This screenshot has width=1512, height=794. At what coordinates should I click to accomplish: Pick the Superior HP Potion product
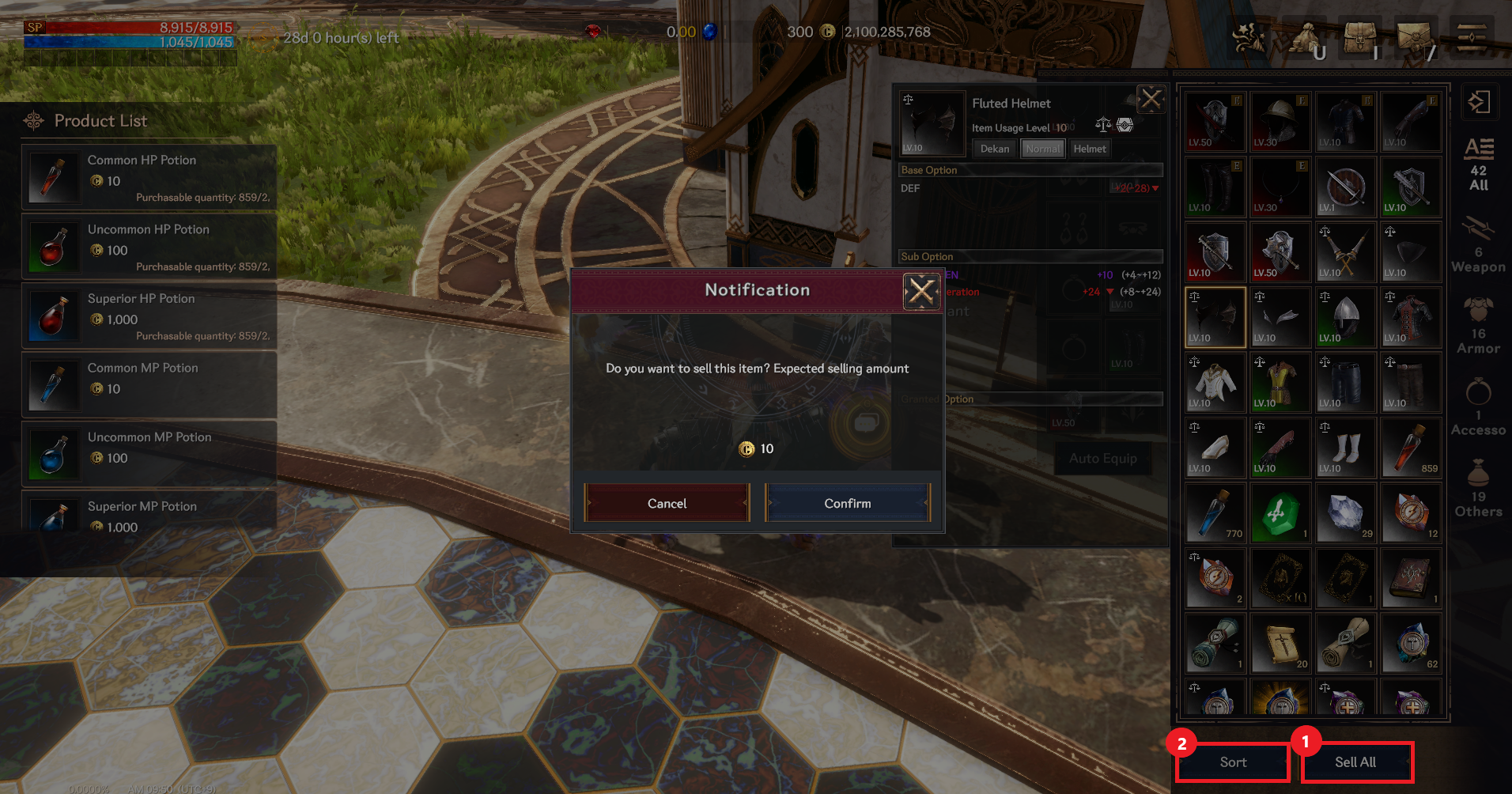tap(149, 316)
